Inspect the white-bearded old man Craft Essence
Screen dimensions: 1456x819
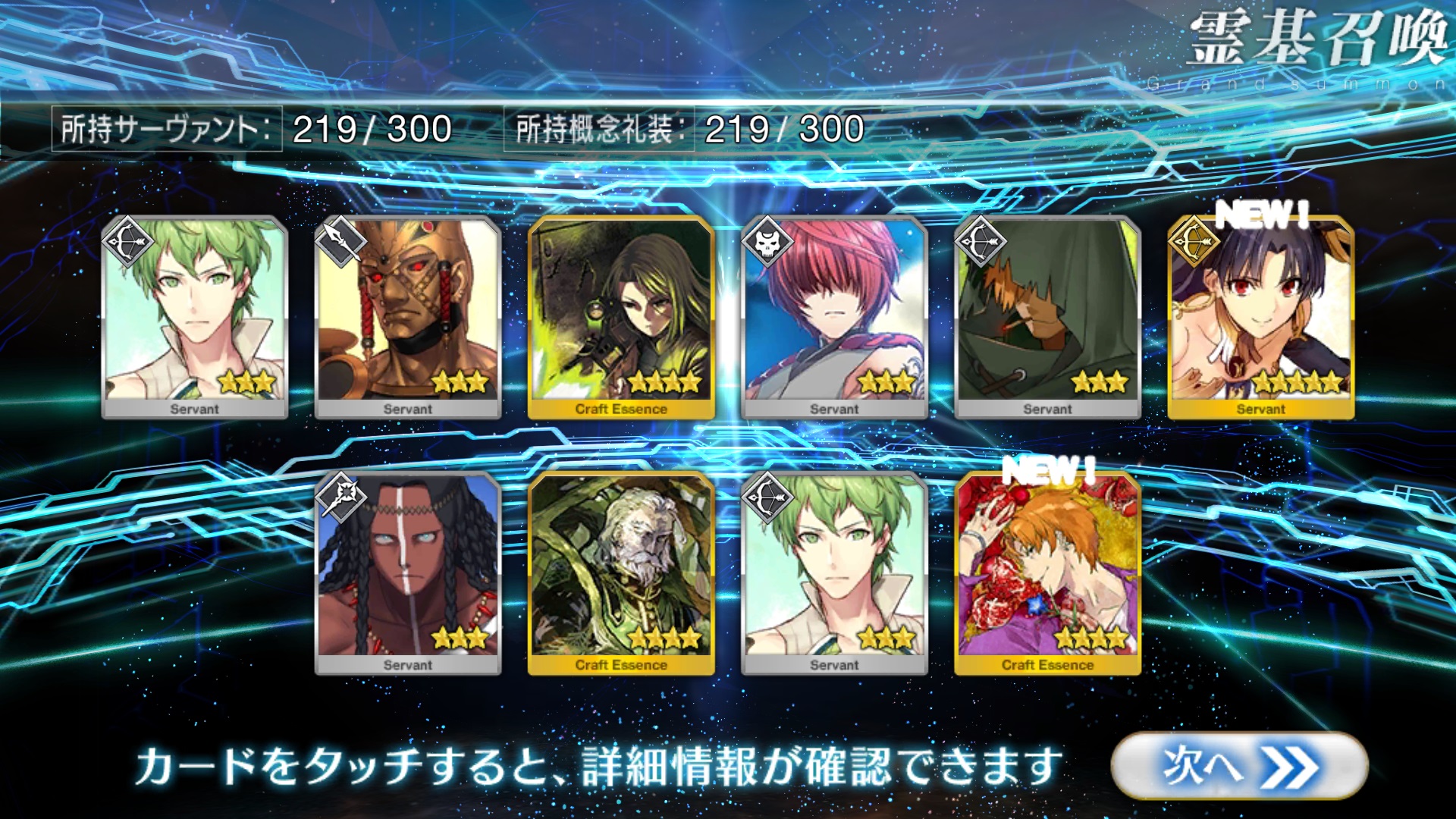(x=621, y=573)
